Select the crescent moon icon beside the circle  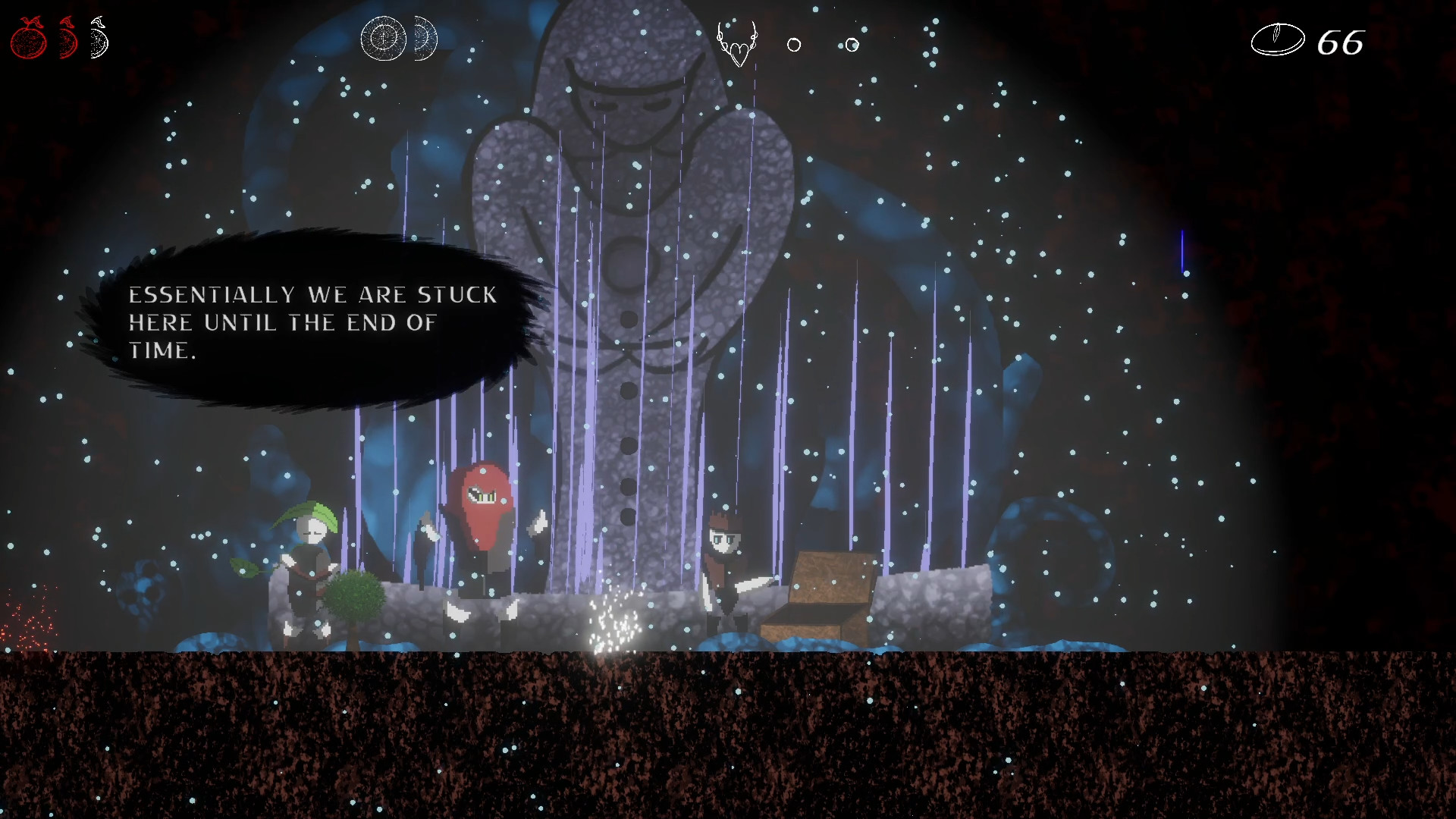click(425, 36)
